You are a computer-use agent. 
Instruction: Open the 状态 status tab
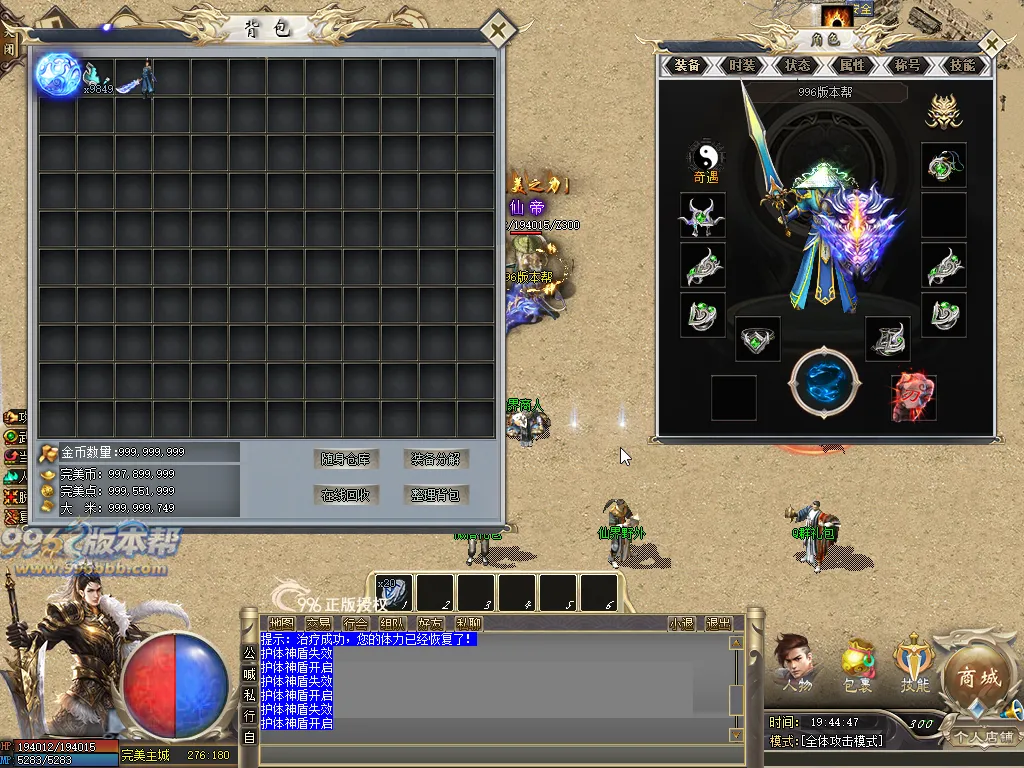click(x=797, y=65)
